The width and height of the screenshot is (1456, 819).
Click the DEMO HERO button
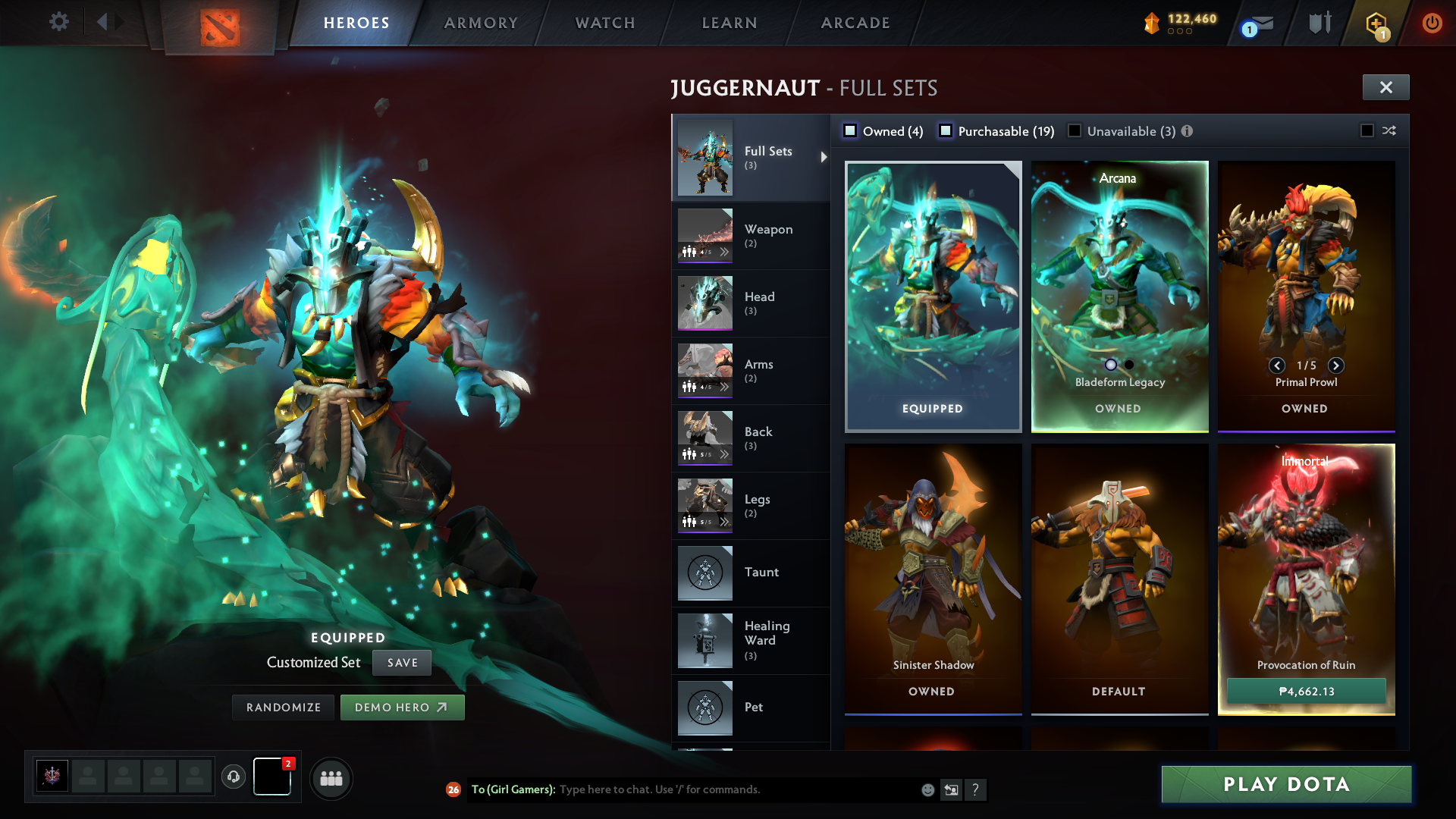pyautogui.click(x=403, y=707)
